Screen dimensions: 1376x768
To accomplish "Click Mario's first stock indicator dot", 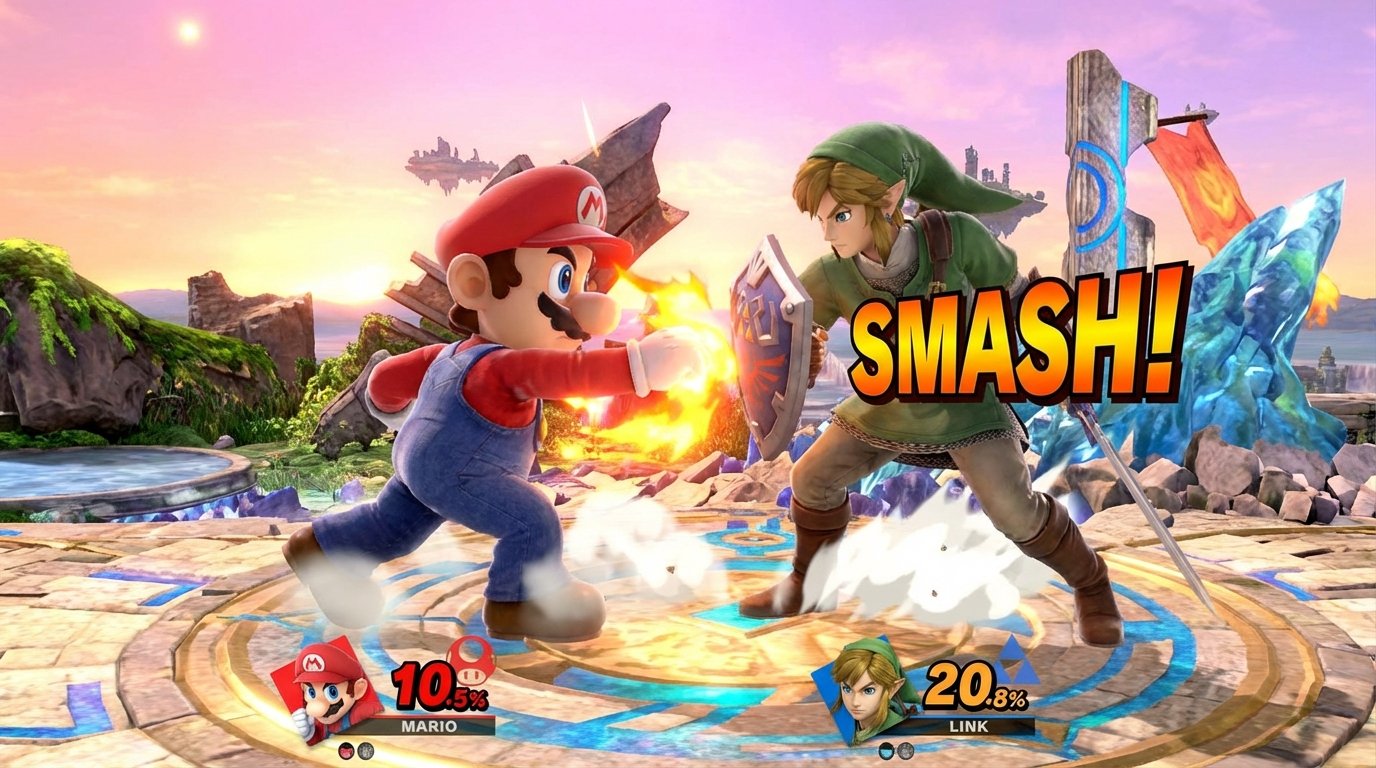I will coord(346,751).
